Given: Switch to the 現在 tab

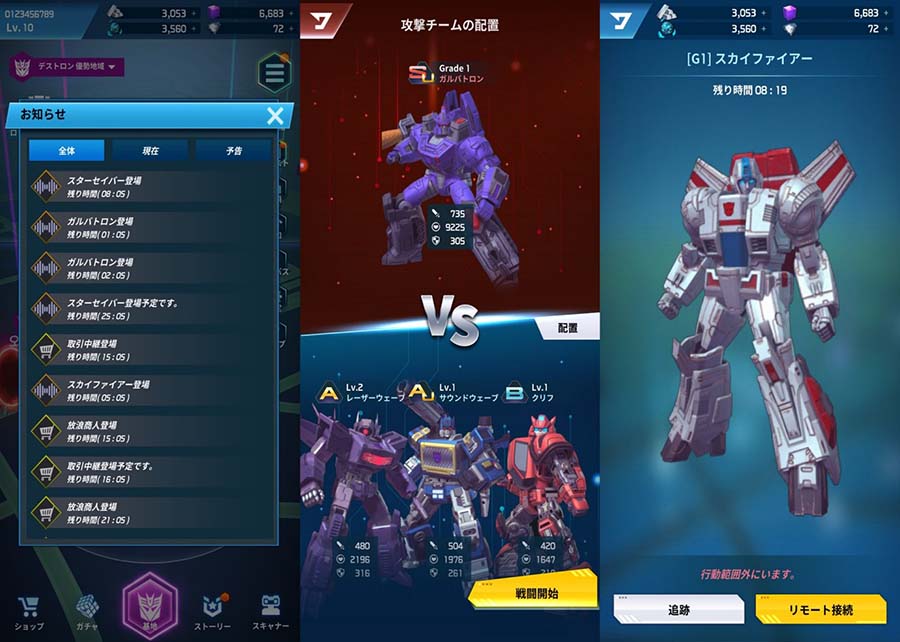Looking at the screenshot, I should click(150, 151).
